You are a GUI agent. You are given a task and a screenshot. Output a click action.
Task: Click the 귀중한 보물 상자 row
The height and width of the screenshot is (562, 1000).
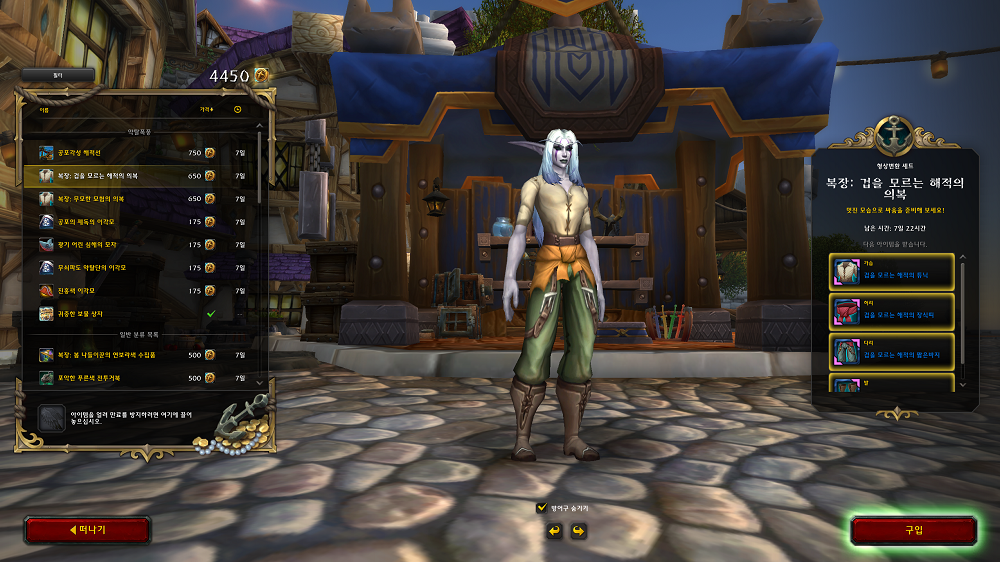tap(140, 314)
